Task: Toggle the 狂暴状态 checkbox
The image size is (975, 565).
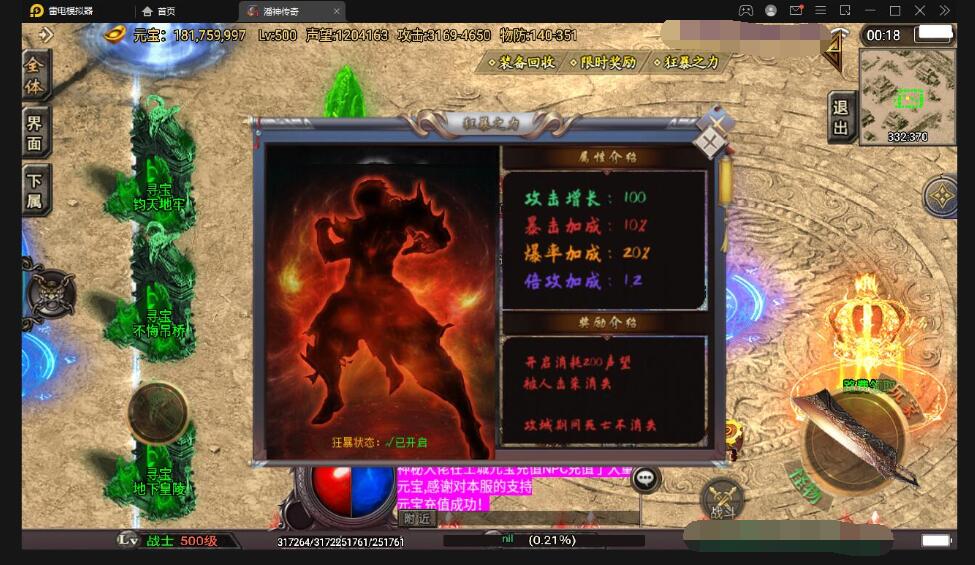Action: click(x=391, y=442)
